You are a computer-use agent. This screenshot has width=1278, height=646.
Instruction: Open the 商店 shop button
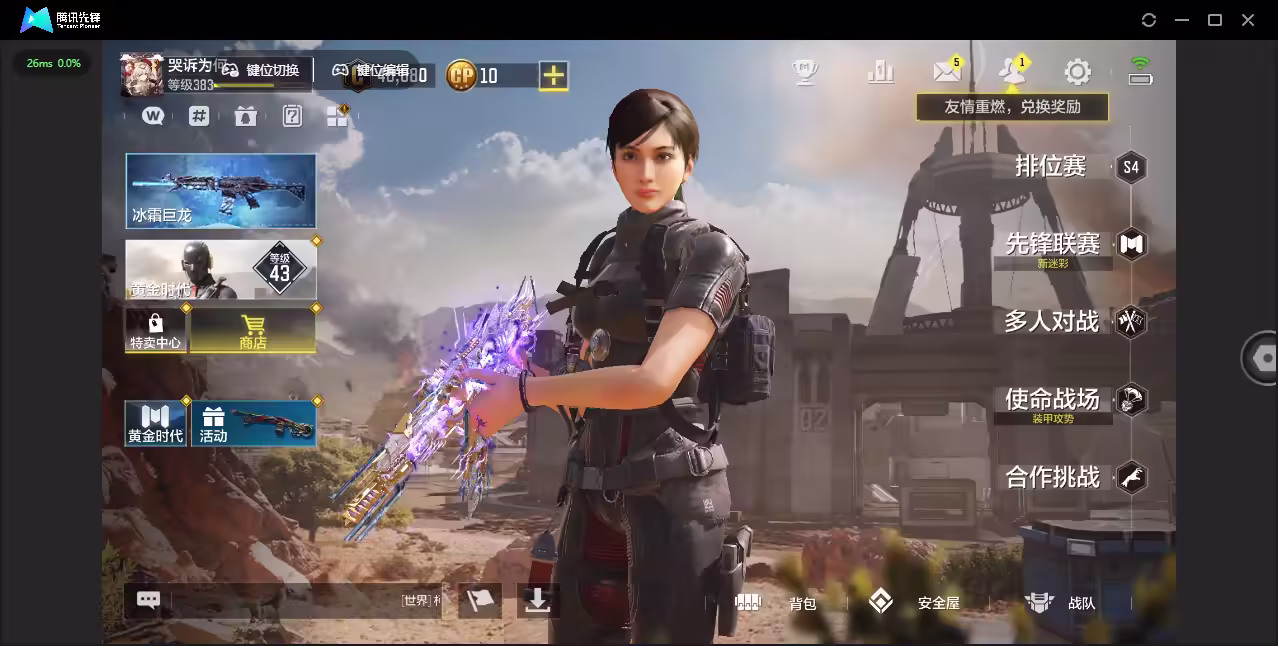pyautogui.click(x=253, y=331)
